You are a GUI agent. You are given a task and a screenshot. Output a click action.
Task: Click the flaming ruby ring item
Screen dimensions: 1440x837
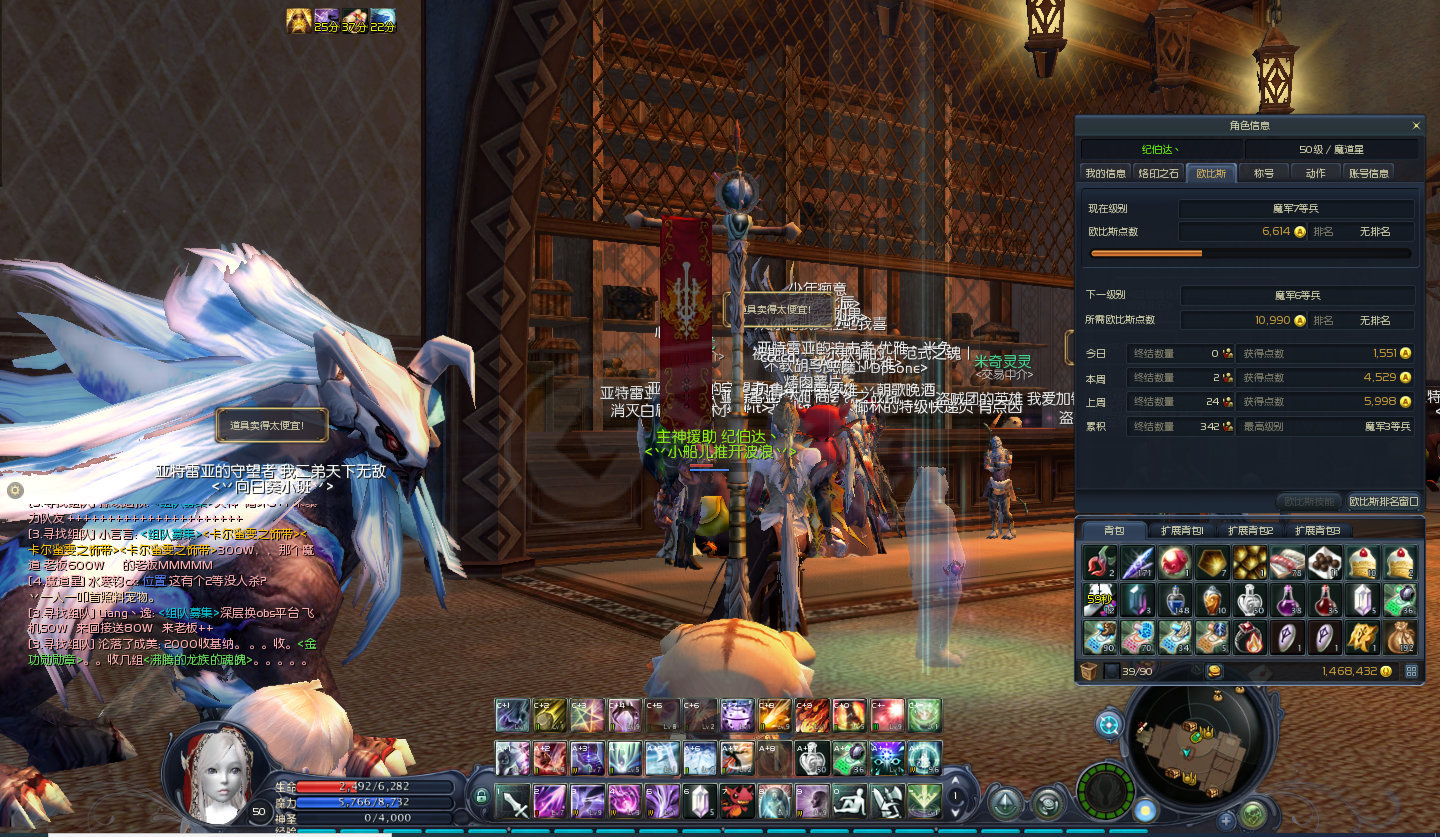1250,636
